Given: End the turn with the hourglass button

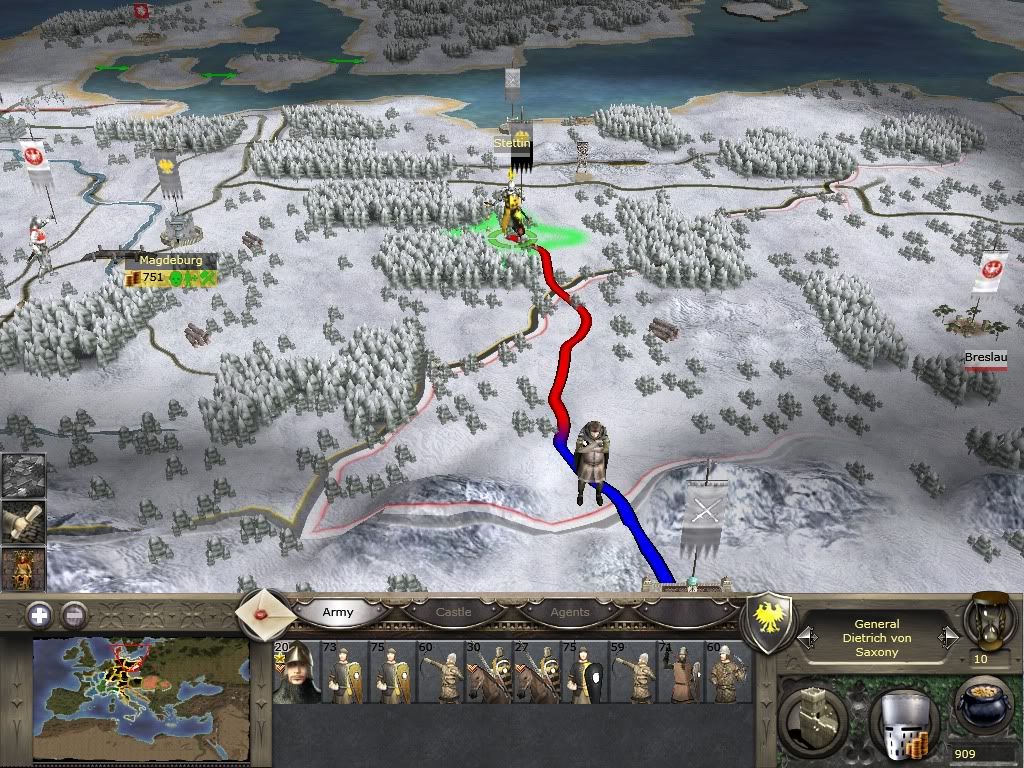Looking at the screenshot, I should (985, 620).
